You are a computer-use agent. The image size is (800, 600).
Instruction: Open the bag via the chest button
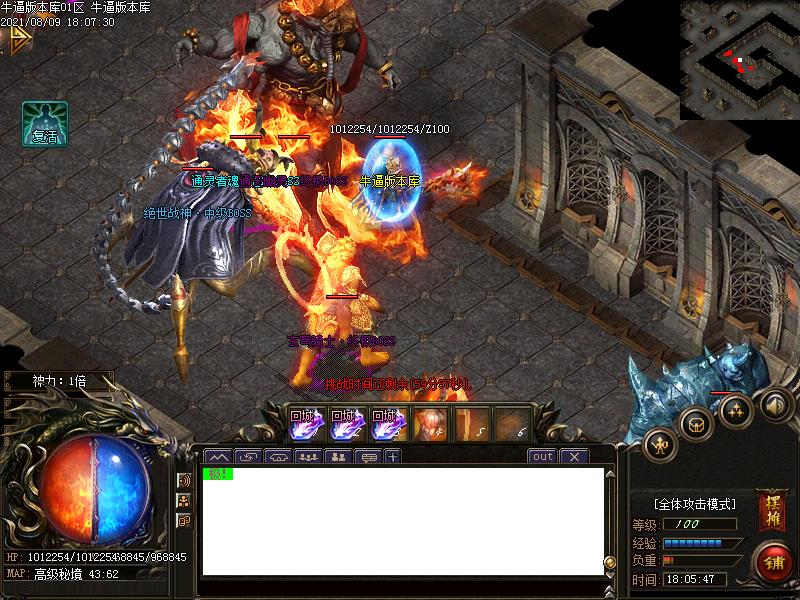click(696, 422)
